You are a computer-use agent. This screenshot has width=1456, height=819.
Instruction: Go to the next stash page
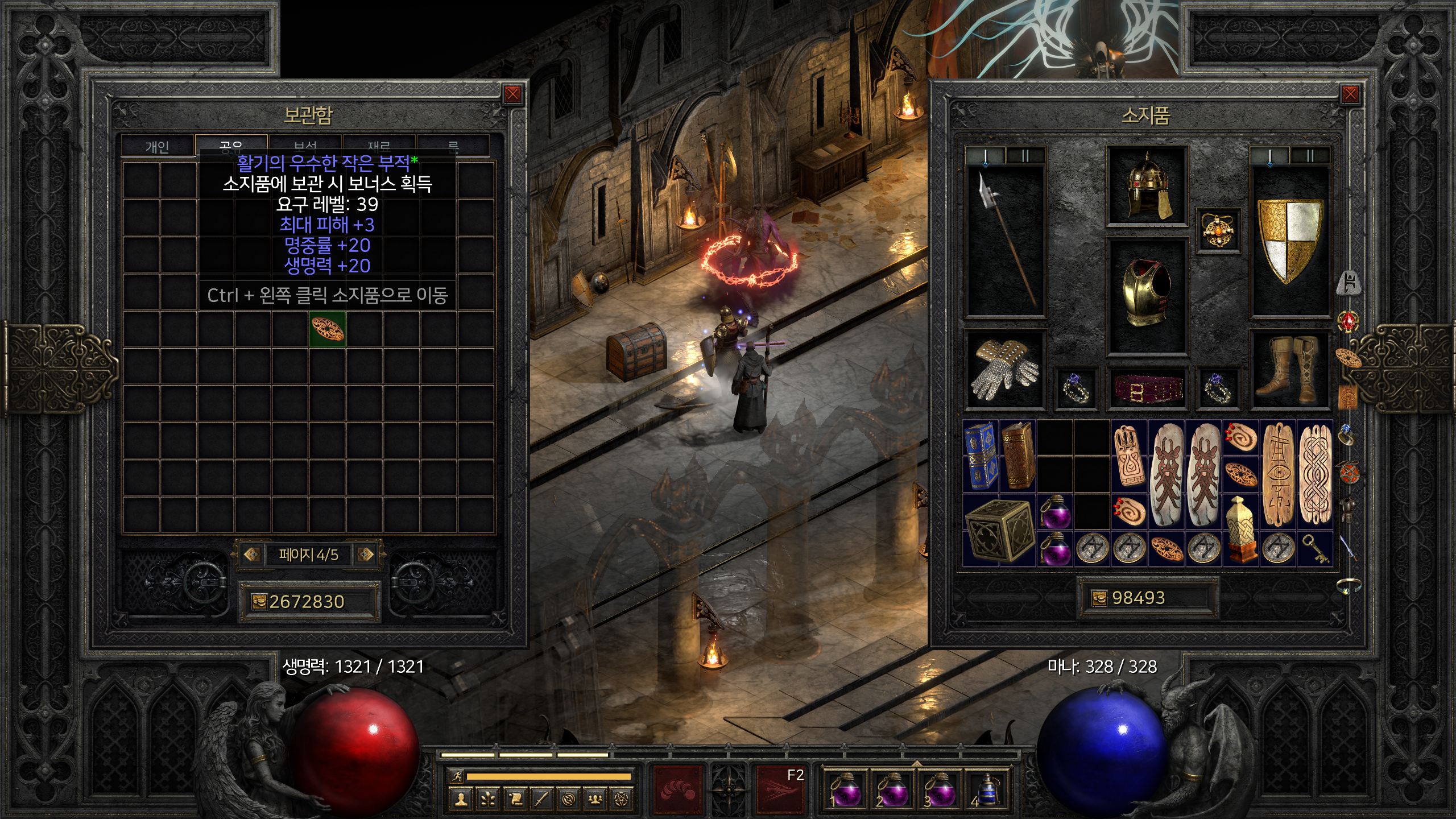366,554
